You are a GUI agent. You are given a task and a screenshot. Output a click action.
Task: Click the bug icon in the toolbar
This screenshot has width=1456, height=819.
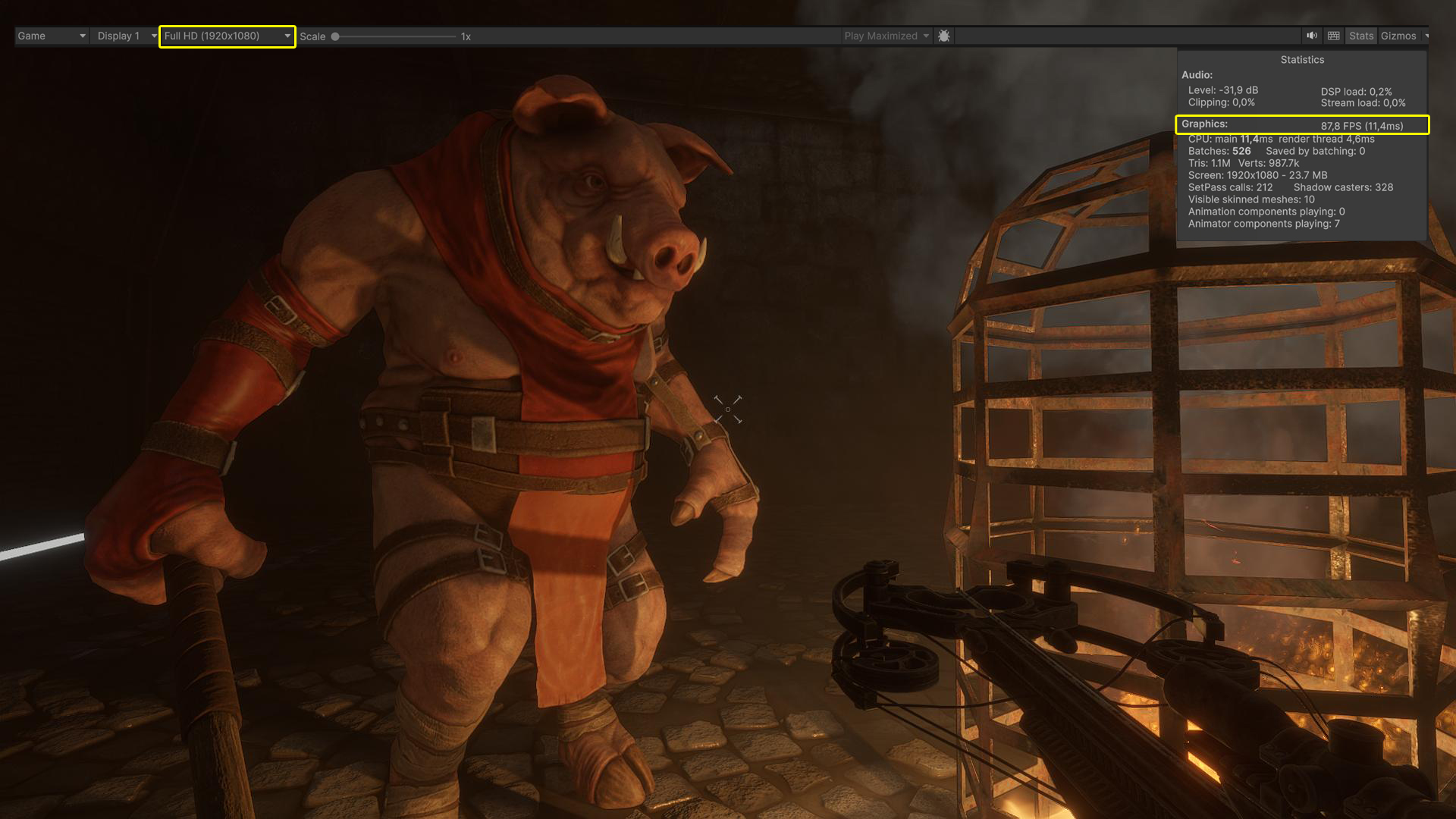(944, 36)
